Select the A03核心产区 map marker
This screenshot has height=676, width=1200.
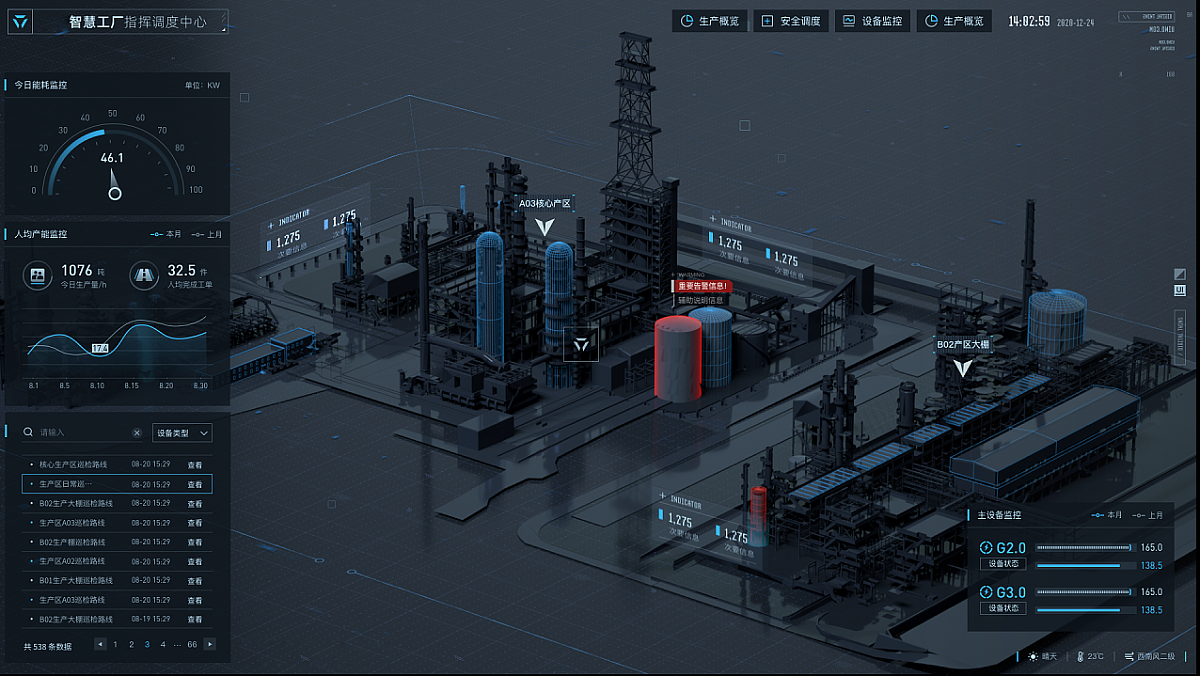tap(544, 226)
